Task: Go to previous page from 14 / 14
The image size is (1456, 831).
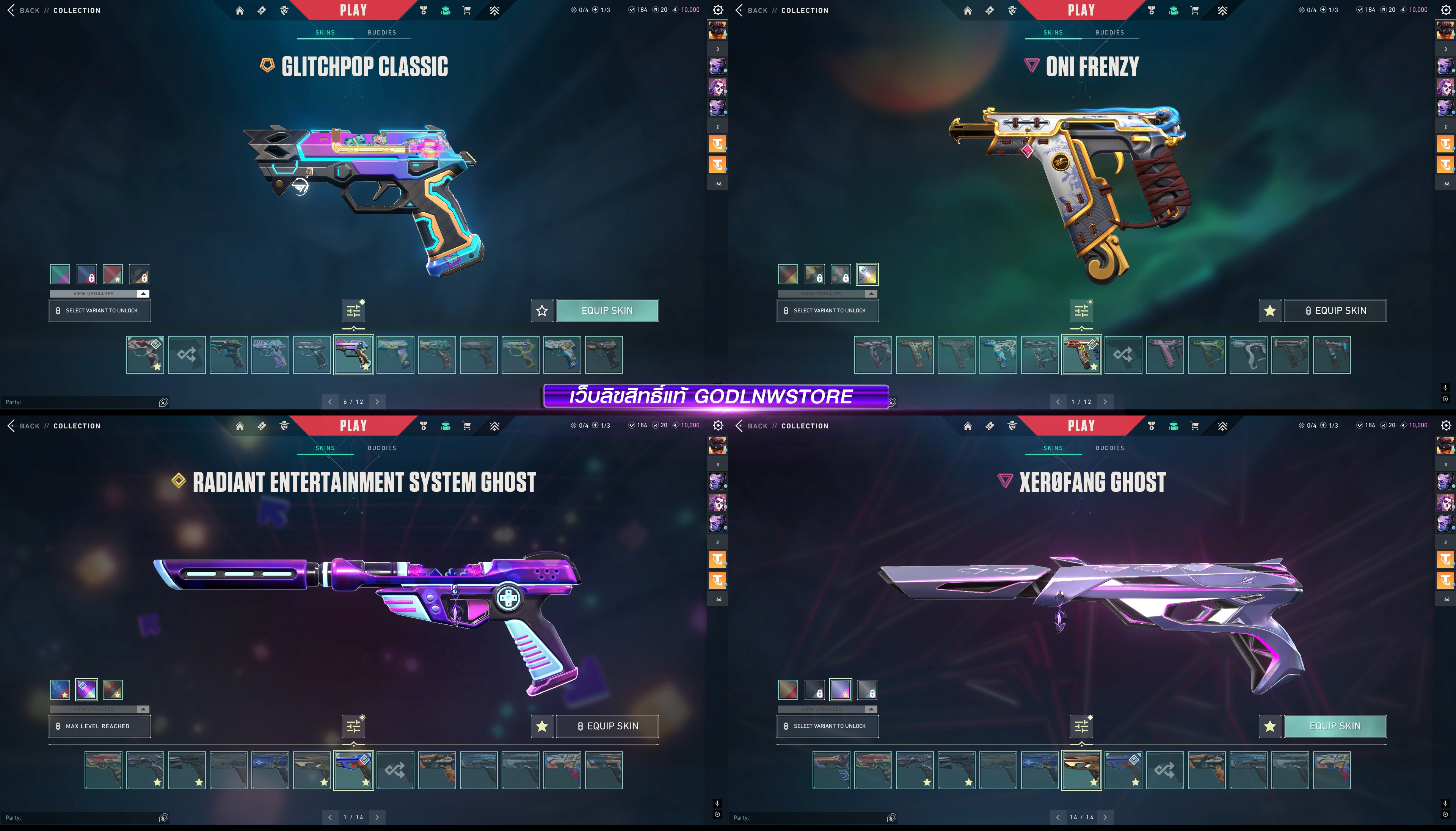Action: click(1057, 817)
